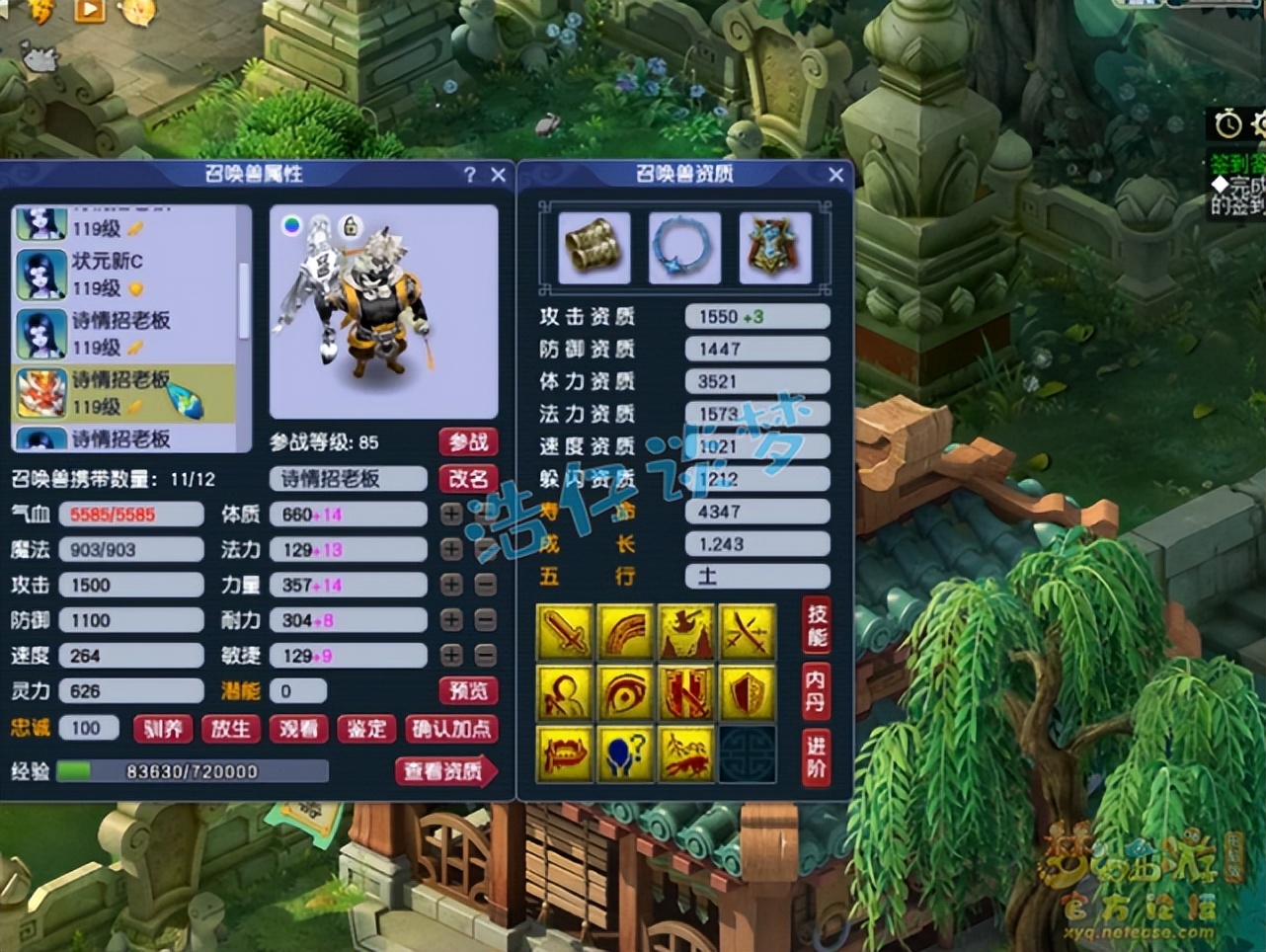Open the dye color circle above the pet
Image resolution: width=1266 pixels, height=952 pixels.
(x=292, y=225)
